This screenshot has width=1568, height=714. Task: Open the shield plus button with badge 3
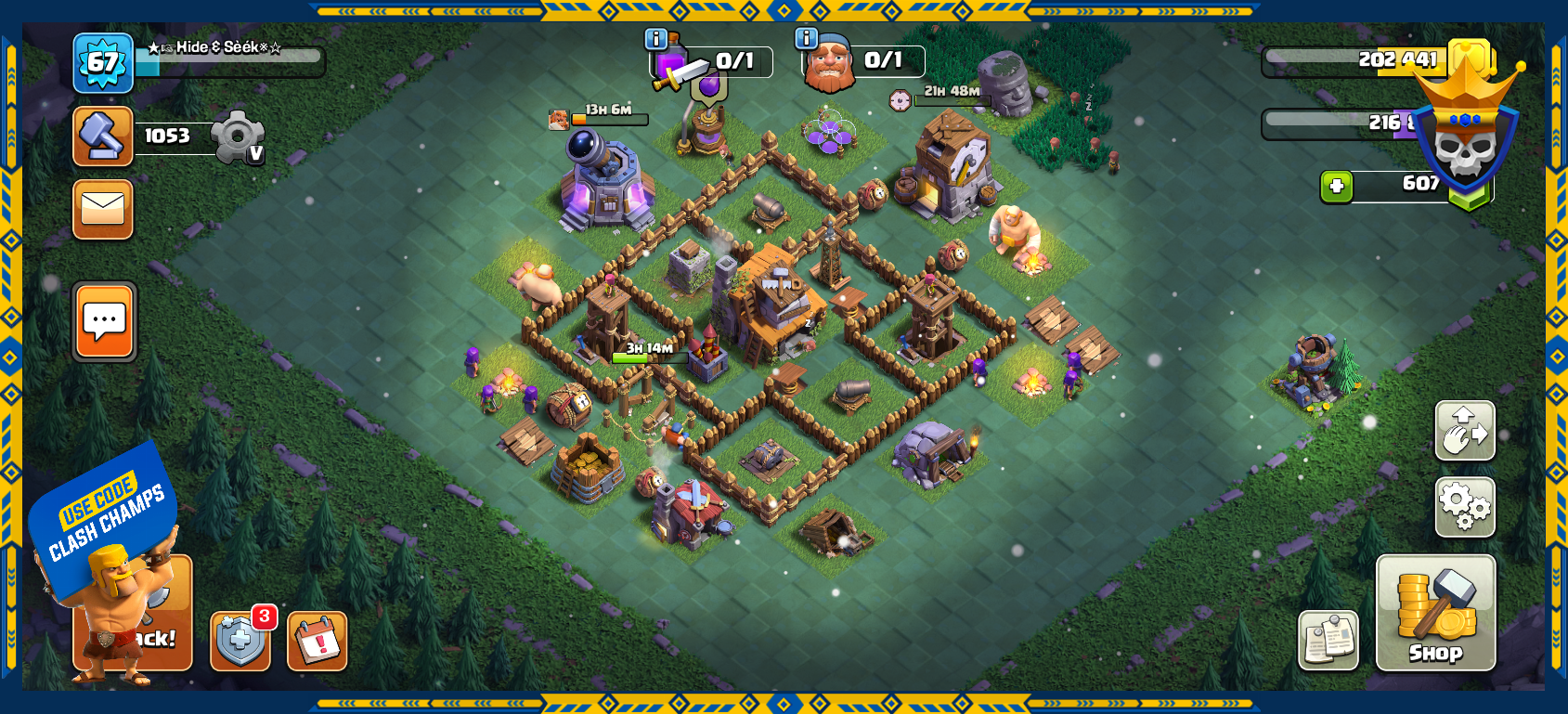click(240, 641)
